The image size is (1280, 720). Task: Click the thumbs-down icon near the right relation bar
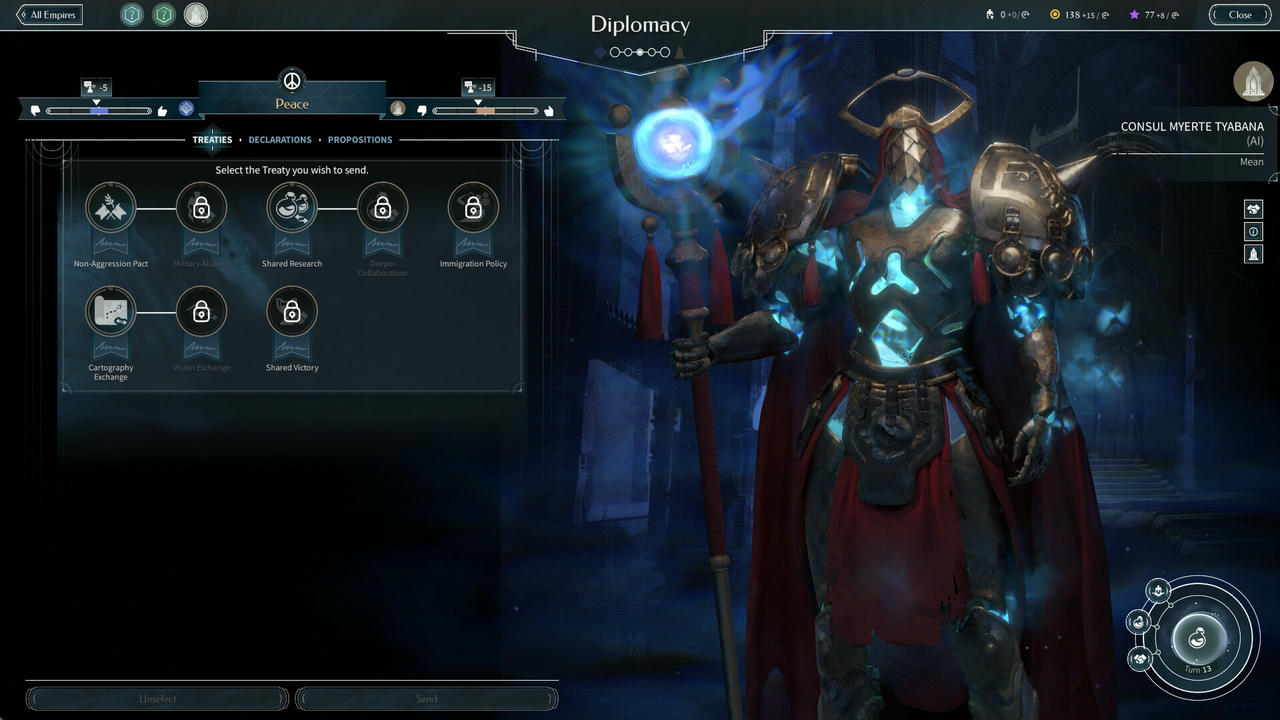coord(421,110)
